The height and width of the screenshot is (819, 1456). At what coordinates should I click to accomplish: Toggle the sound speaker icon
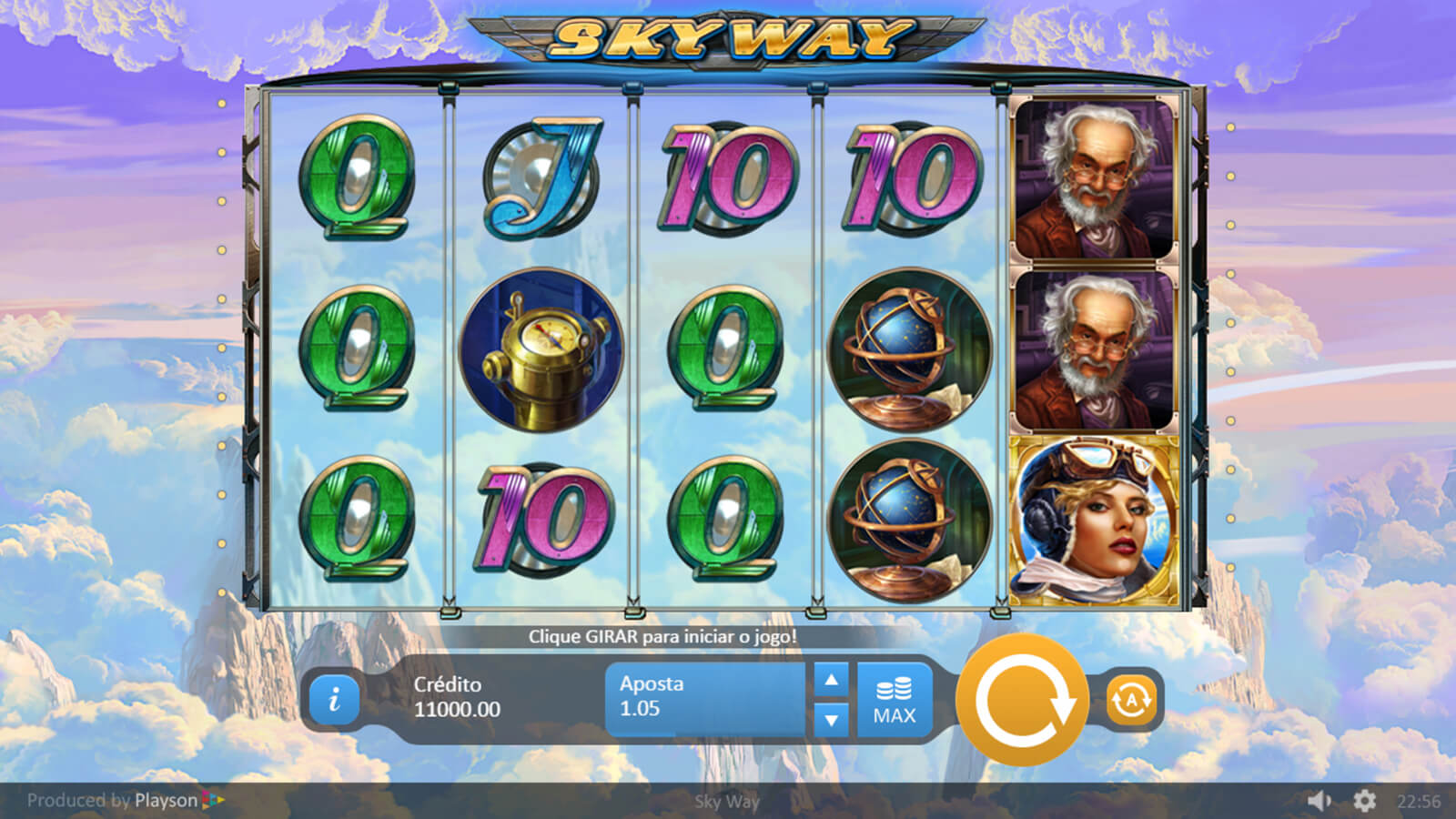tap(1319, 801)
